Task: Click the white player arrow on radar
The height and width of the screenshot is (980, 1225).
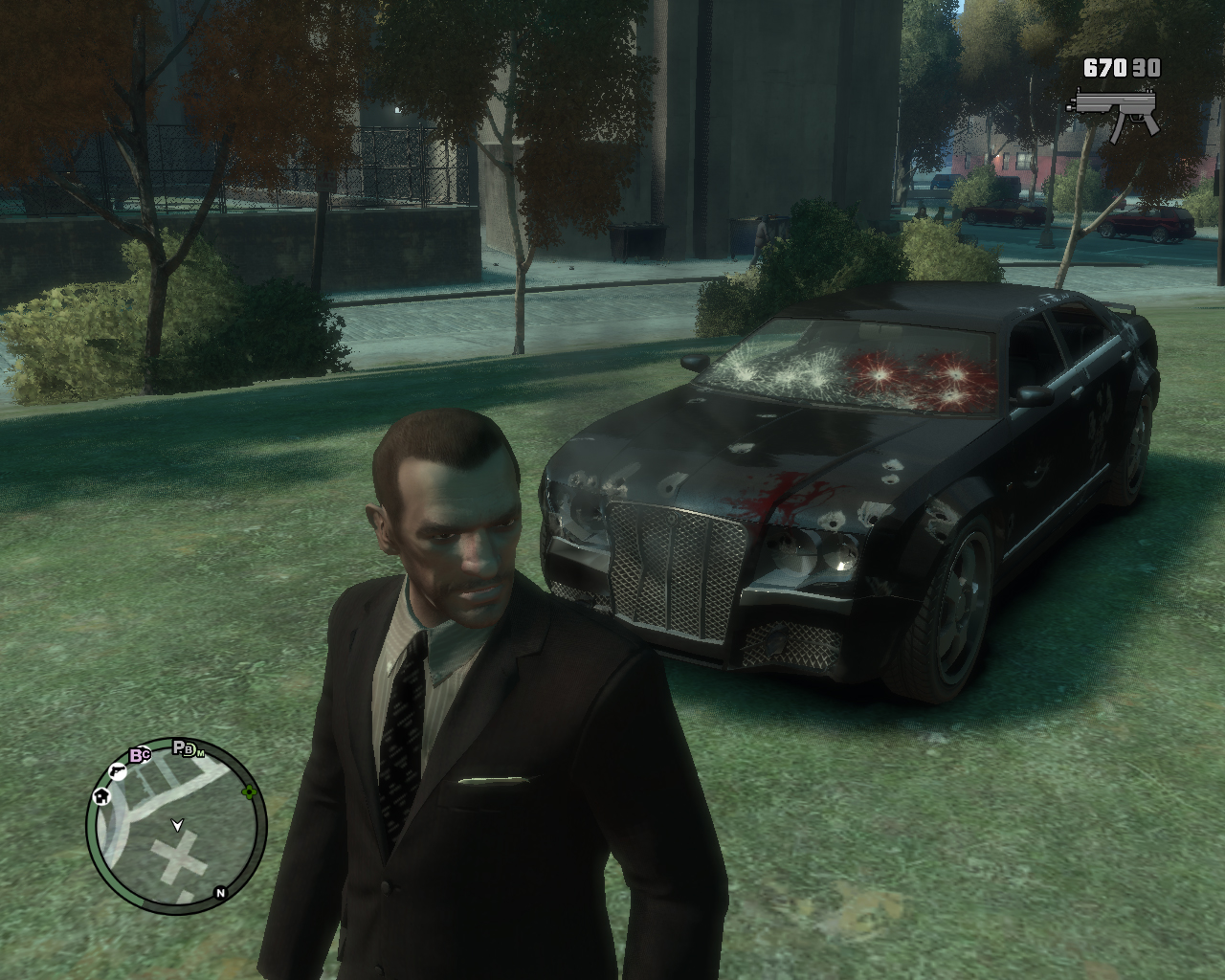Action: tap(177, 822)
